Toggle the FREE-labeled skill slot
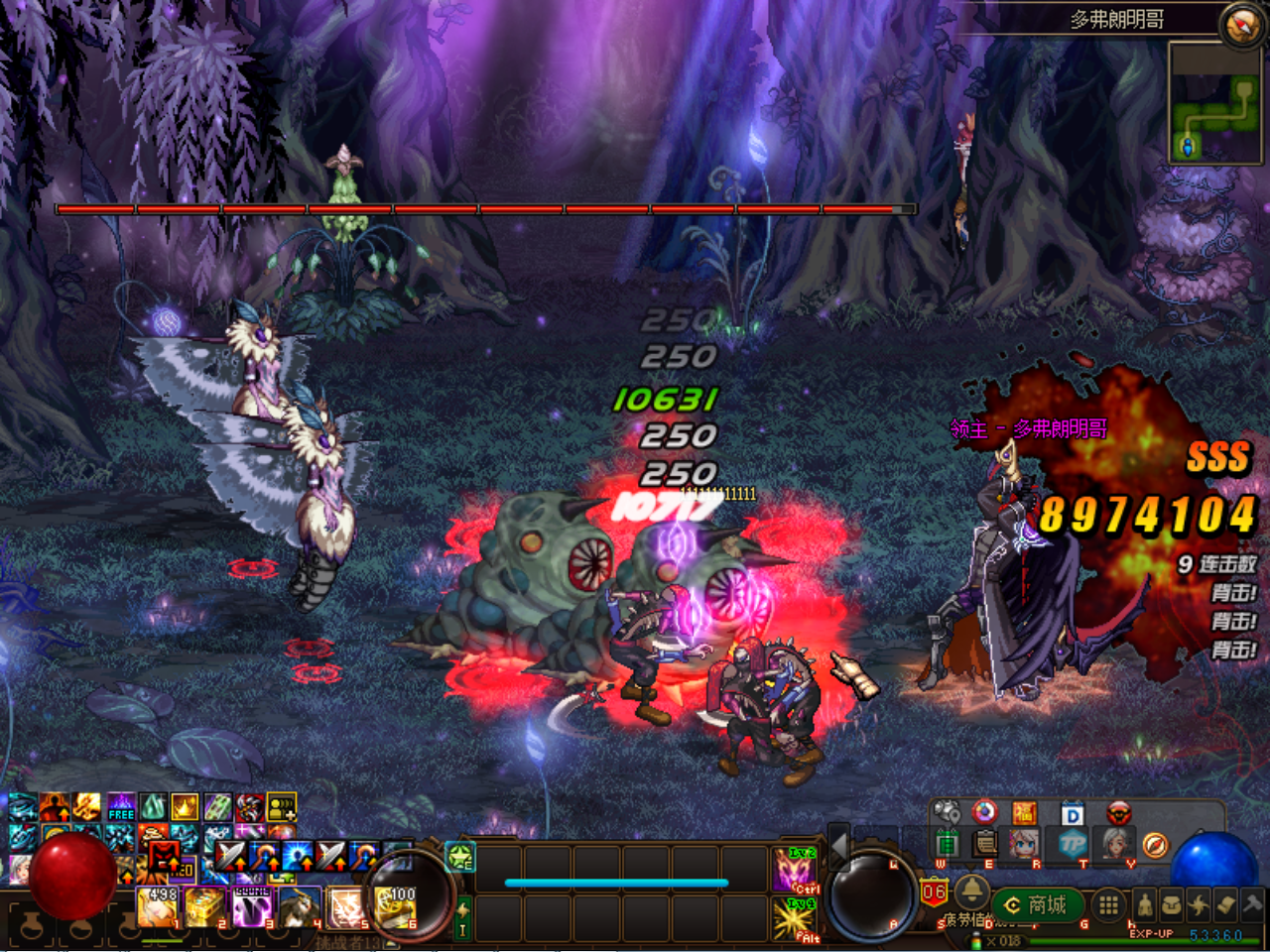Viewport: 1270px width, 952px height. click(120, 808)
